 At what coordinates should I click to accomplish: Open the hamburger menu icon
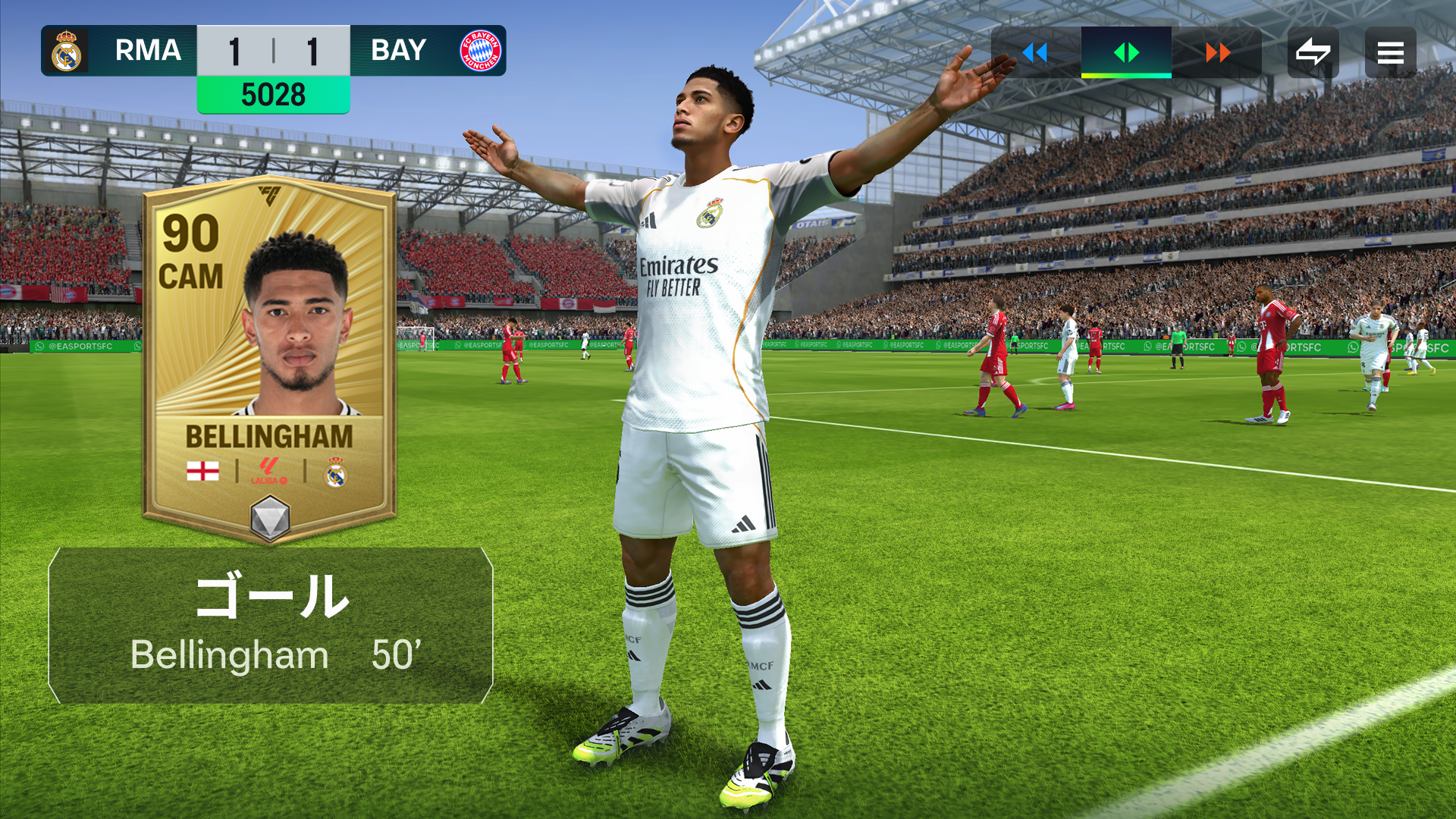pos(1390,52)
